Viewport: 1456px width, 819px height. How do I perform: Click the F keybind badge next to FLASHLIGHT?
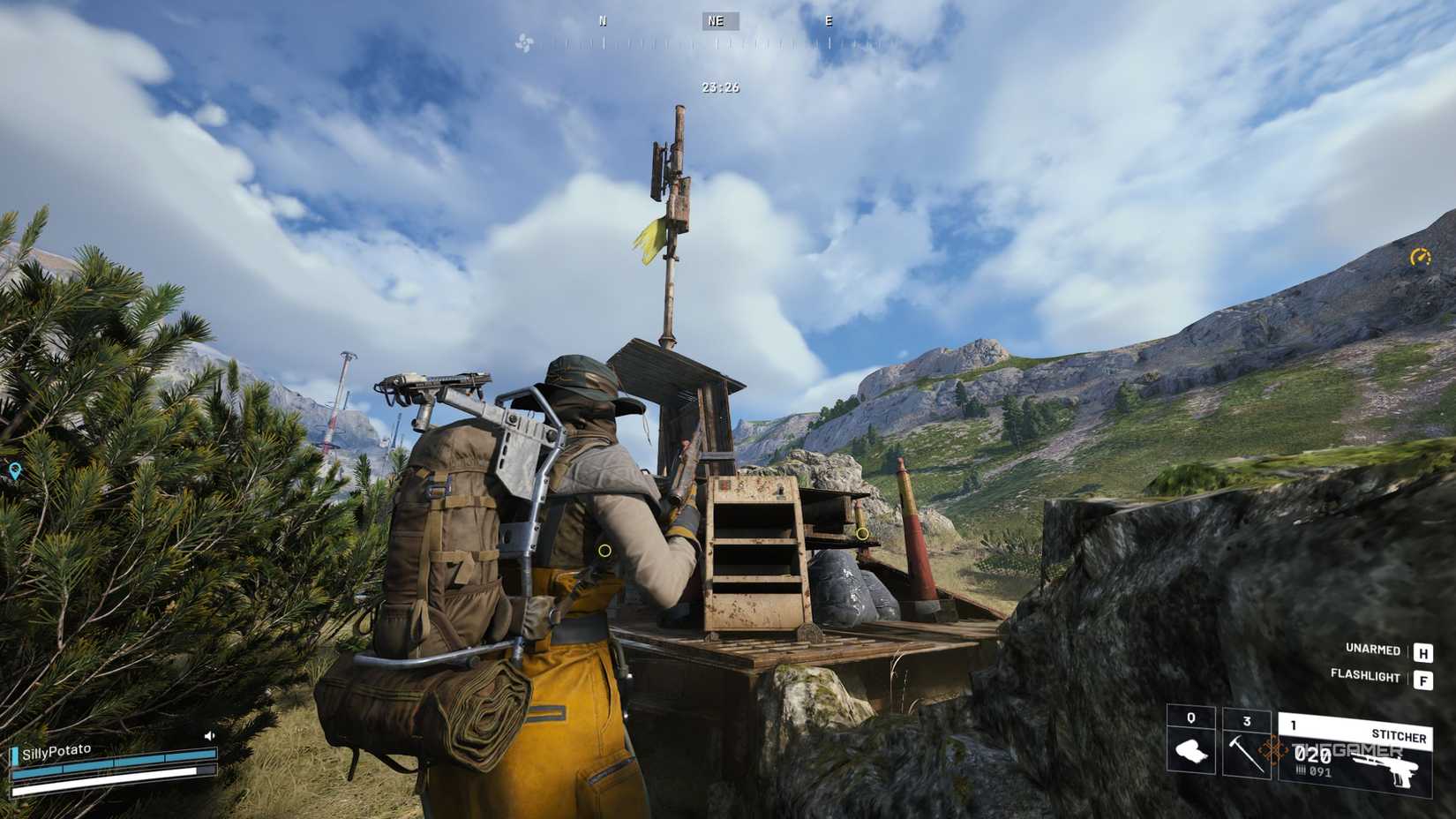click(x=1424, y=678)
